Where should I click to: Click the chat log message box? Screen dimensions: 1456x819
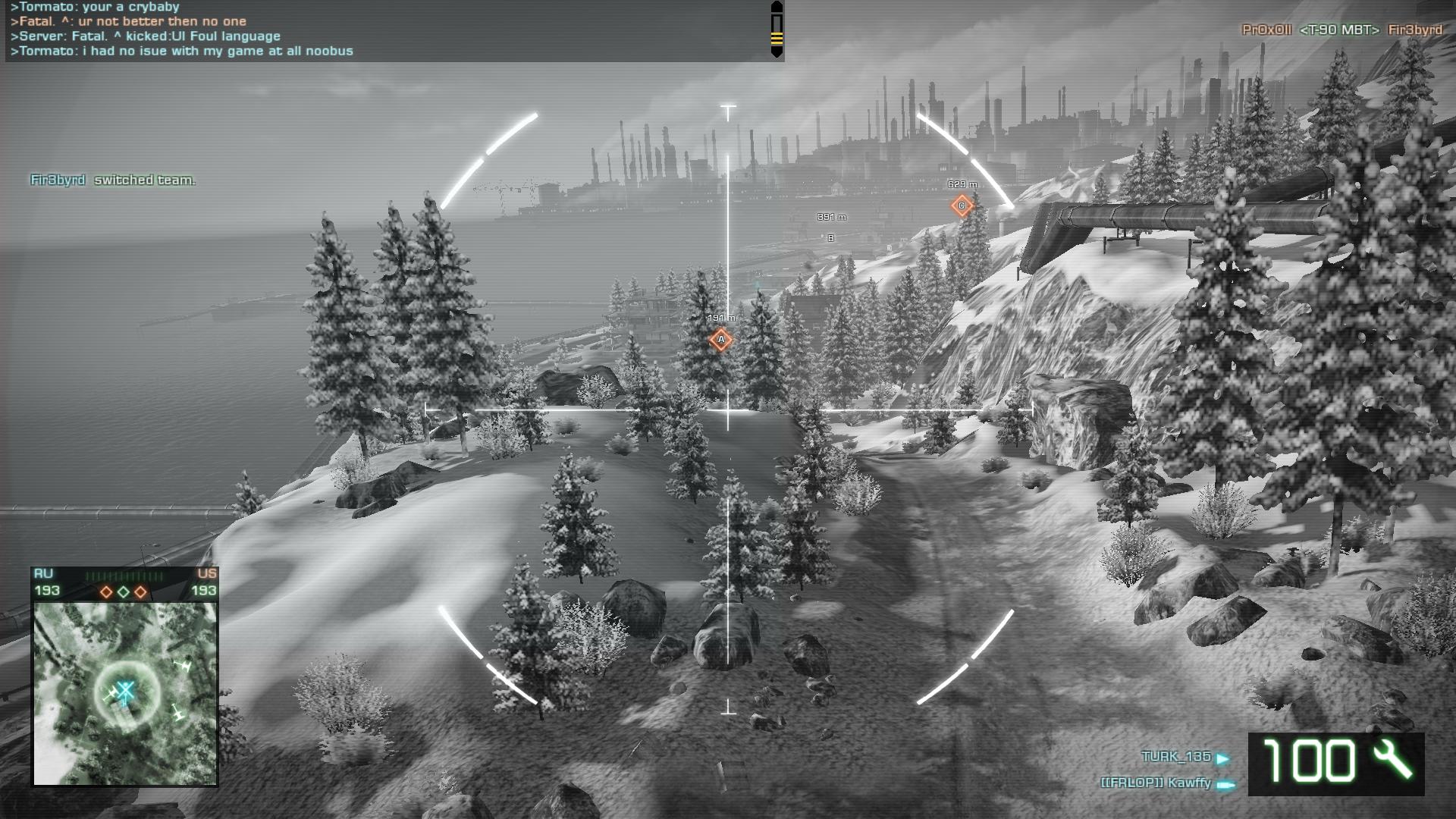[x=387, y=30]
